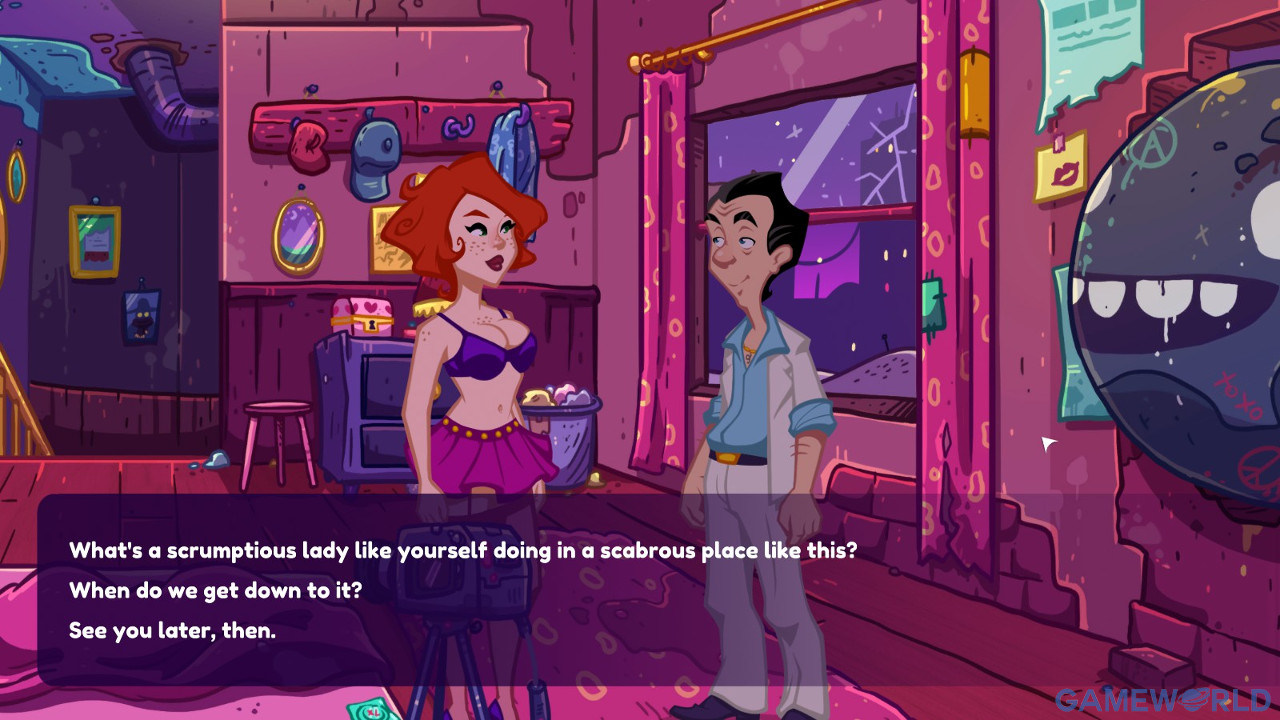Choose "When do we get down to it?"
This screenshot has width=1280, height=720.
point(215,591)
